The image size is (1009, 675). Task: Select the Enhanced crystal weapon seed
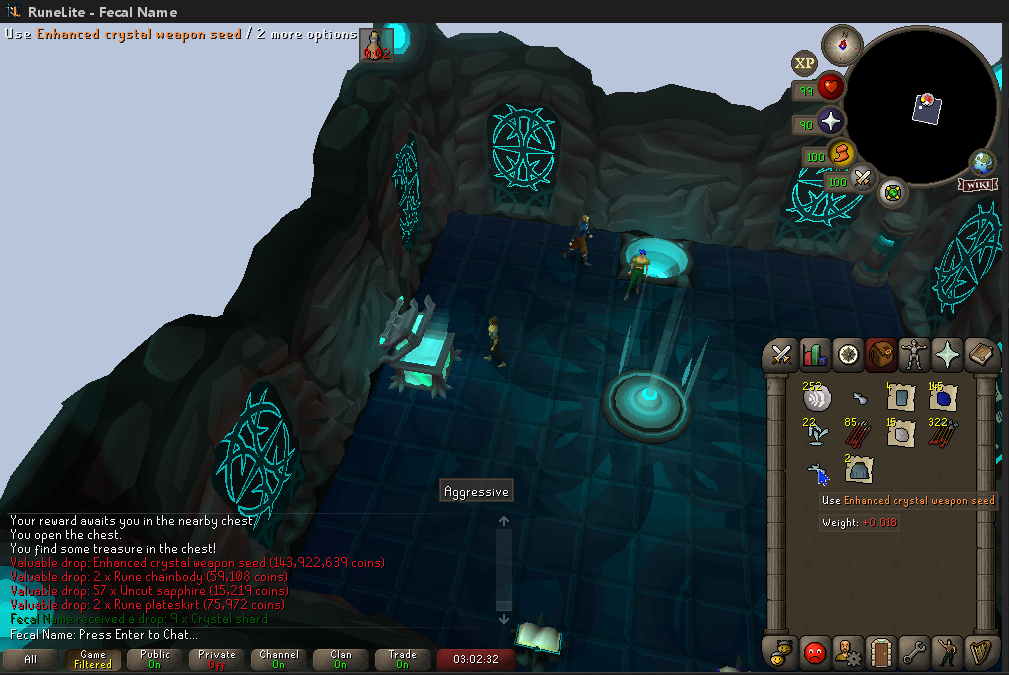pos(816,471)
